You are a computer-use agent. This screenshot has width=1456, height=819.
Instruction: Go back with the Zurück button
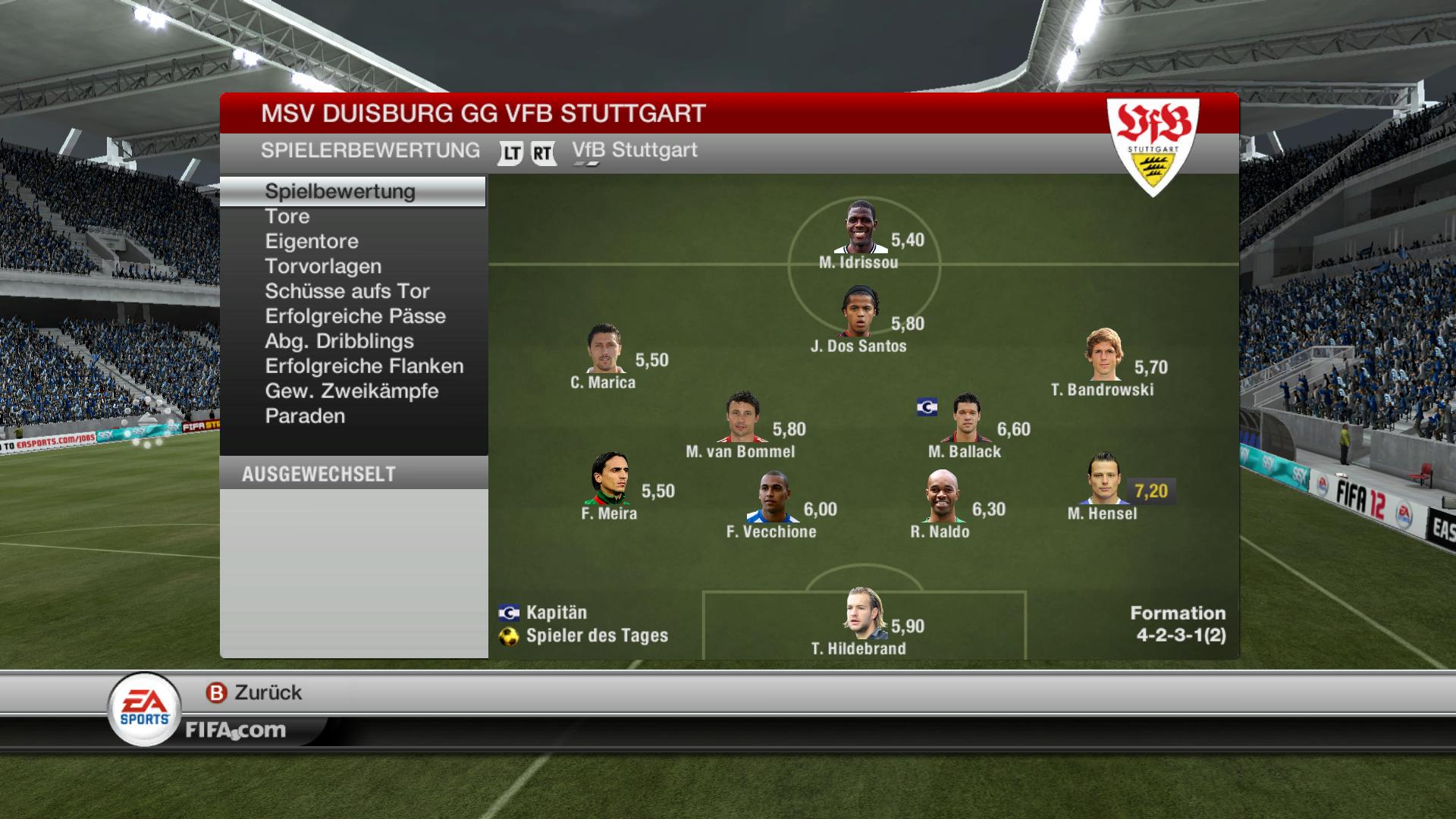[x=254, y=692]
